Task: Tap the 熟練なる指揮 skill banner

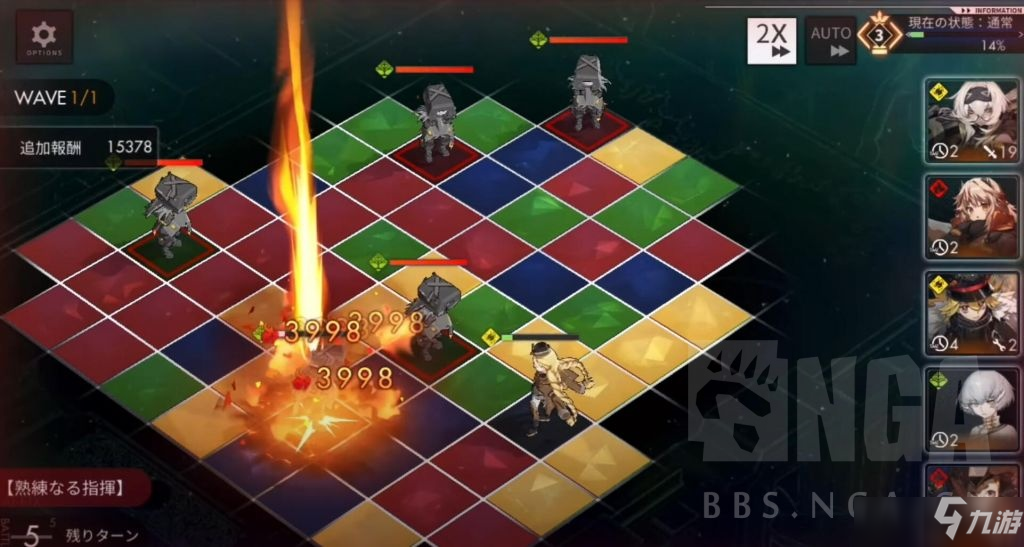Action: pos(72,488)
